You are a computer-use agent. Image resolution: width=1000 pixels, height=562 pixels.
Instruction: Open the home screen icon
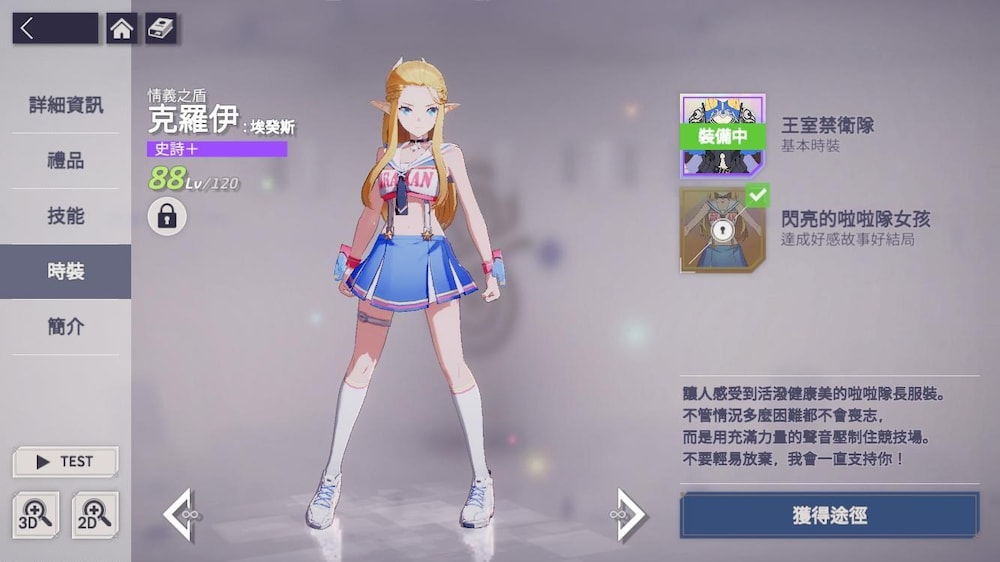tap(121, 28)
